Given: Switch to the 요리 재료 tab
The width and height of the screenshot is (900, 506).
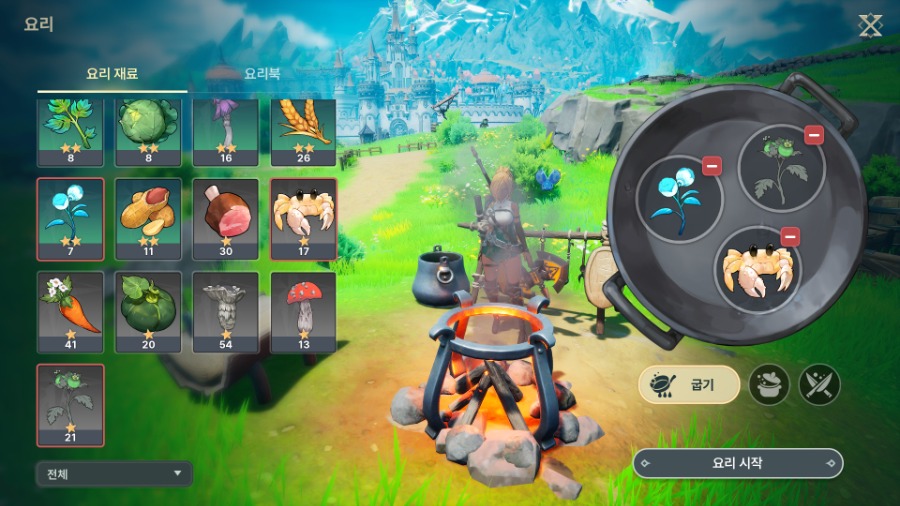Looking at the screenshot, I should (x=111, y=74).
